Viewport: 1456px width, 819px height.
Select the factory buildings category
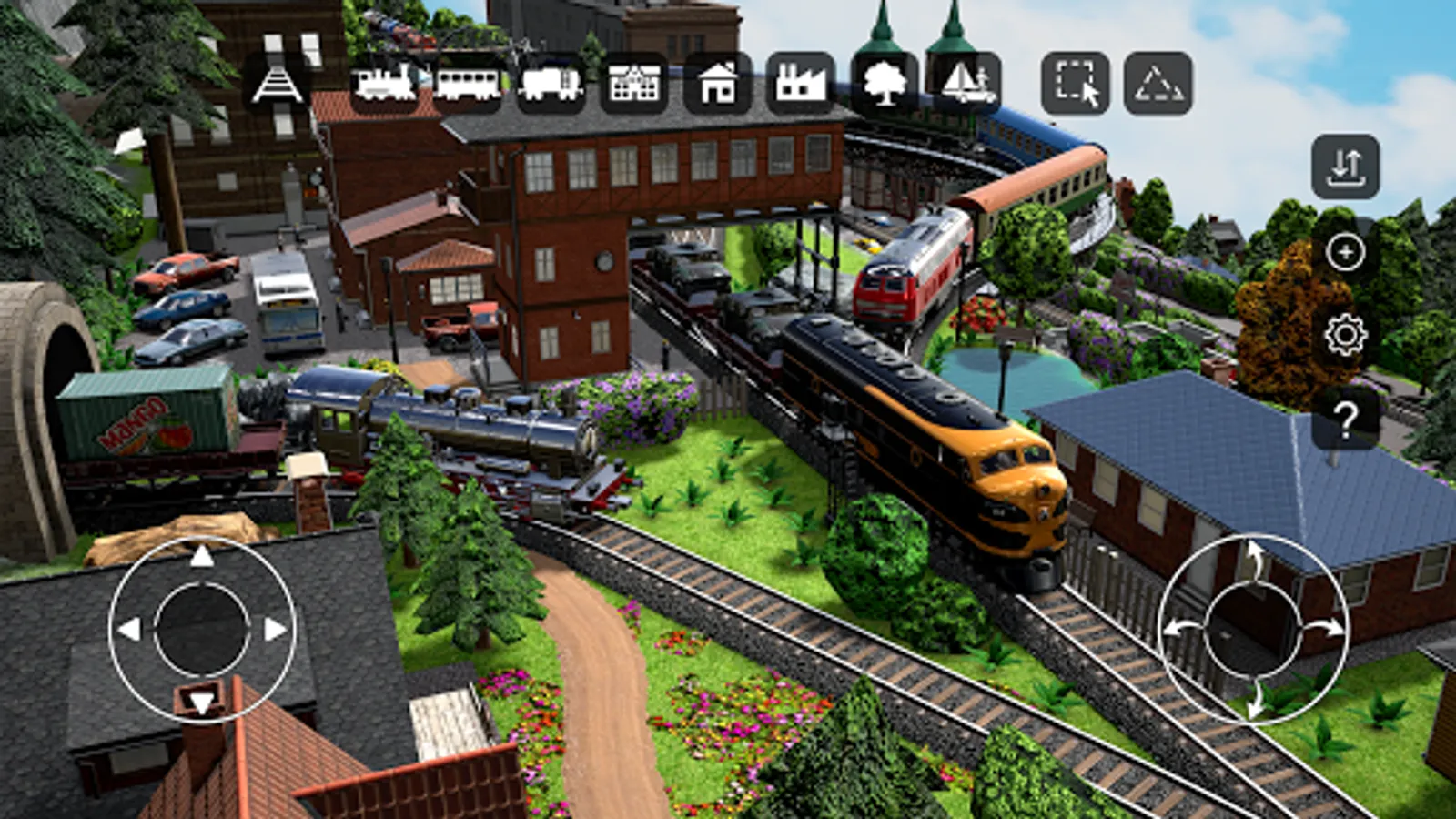click(x=801, y=84)
